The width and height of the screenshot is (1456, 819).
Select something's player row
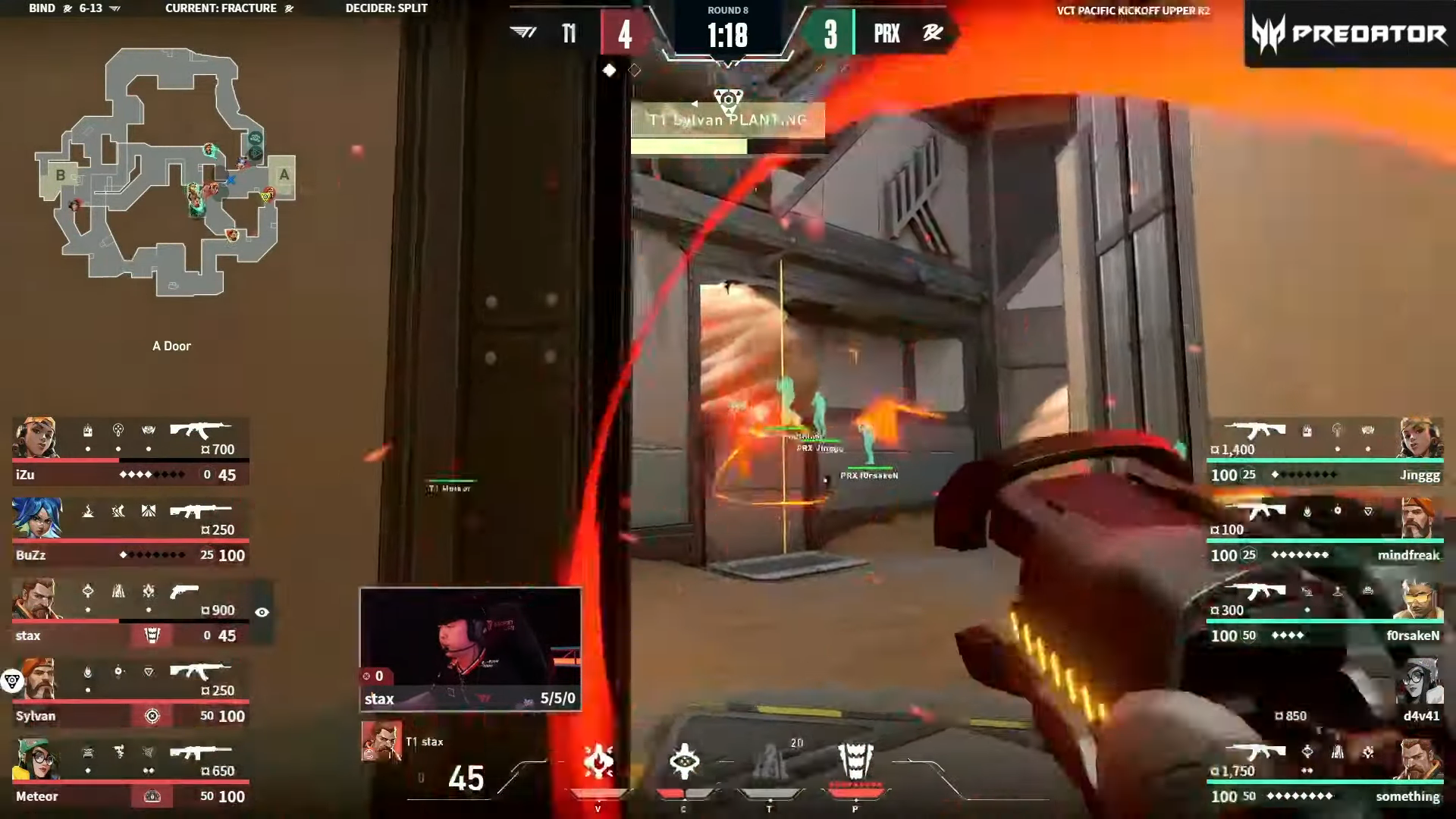pyautogui.click(x=1325, y=773)
